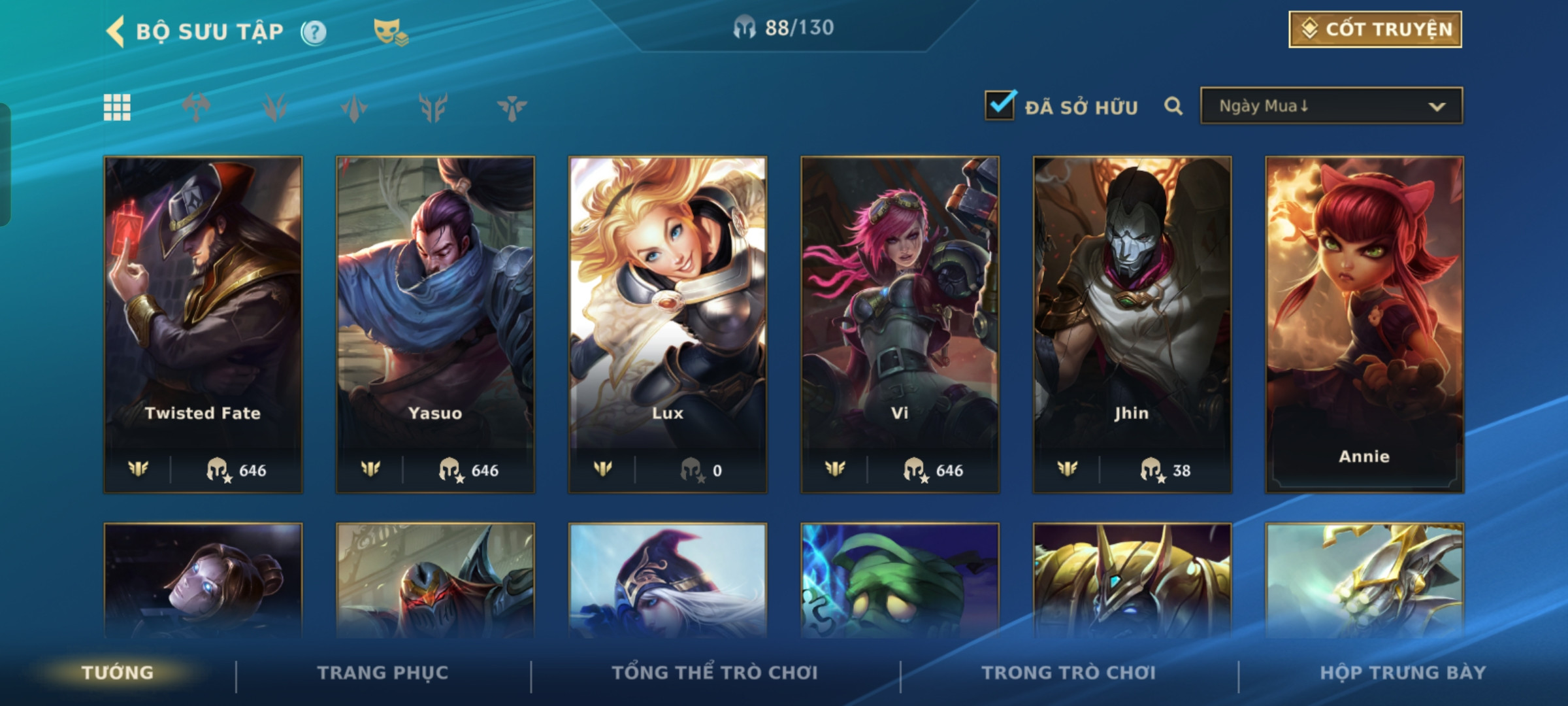The width and height of the screenshot is (1568, 706).
Task: Select the Twisted Fate champion card
Action: pos(203,324)
